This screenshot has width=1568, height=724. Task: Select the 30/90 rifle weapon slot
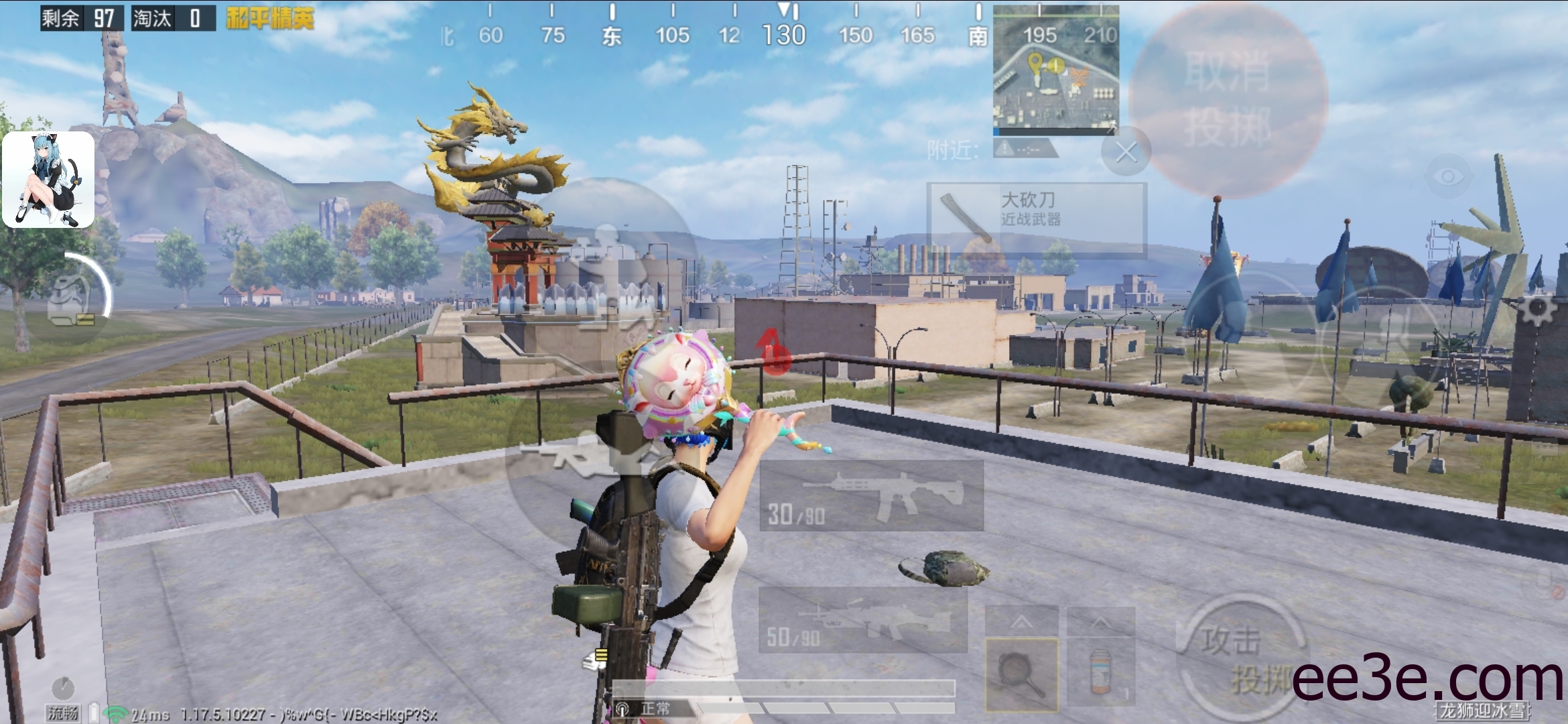[871, 496]
